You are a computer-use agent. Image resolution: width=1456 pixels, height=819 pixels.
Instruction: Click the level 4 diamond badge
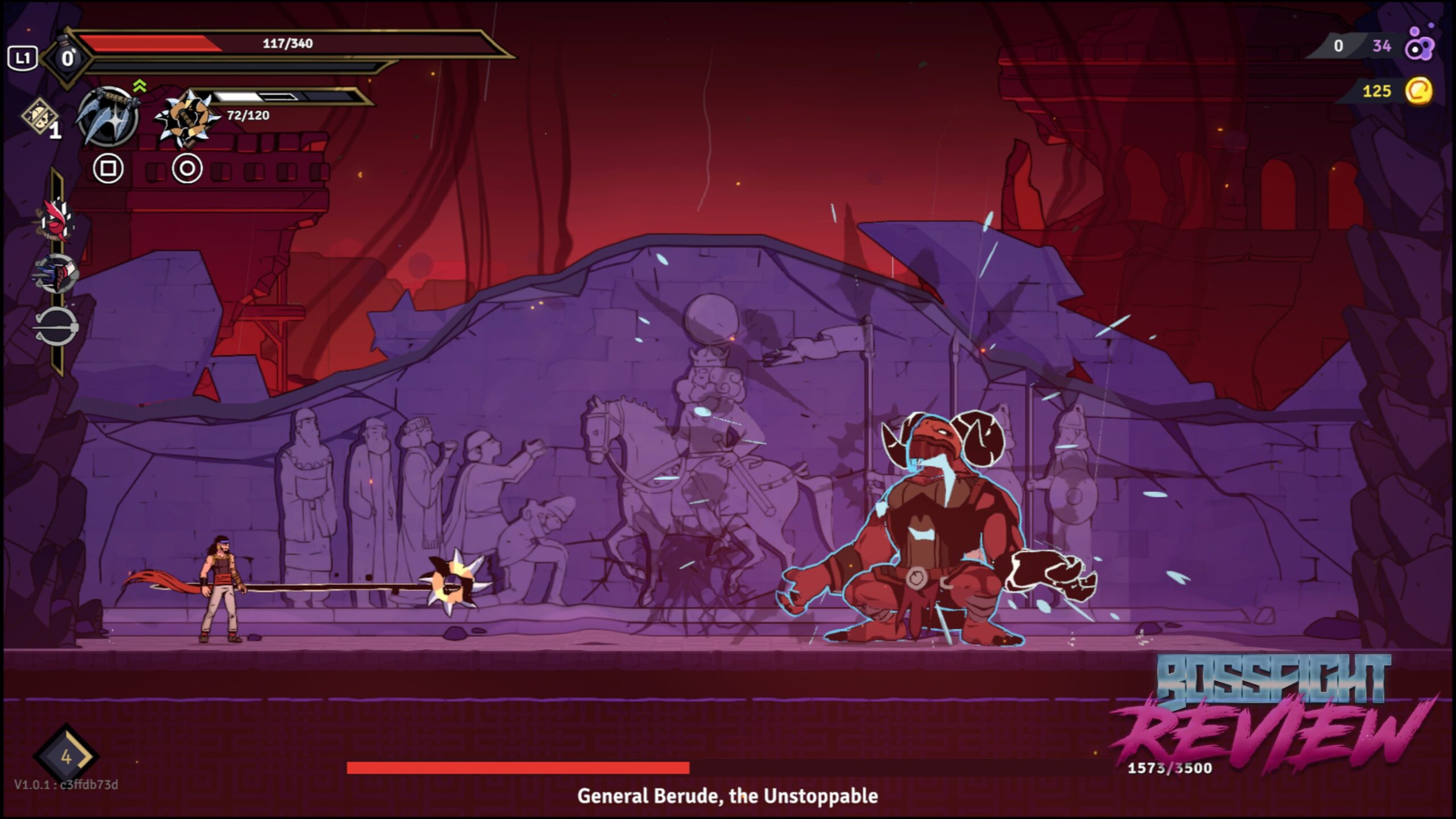pyautogui.click(x=66, y=756)
